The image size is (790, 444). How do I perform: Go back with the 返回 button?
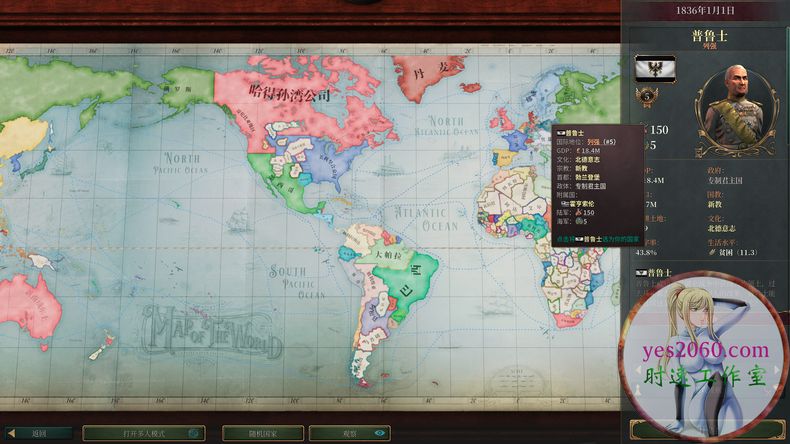point(38,433)
